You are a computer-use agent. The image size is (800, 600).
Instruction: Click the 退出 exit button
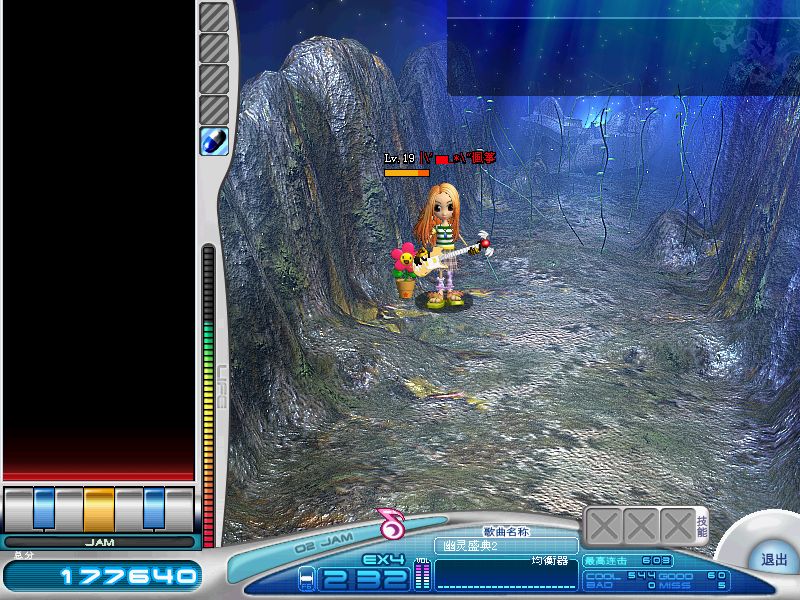(x=774, y=559)
